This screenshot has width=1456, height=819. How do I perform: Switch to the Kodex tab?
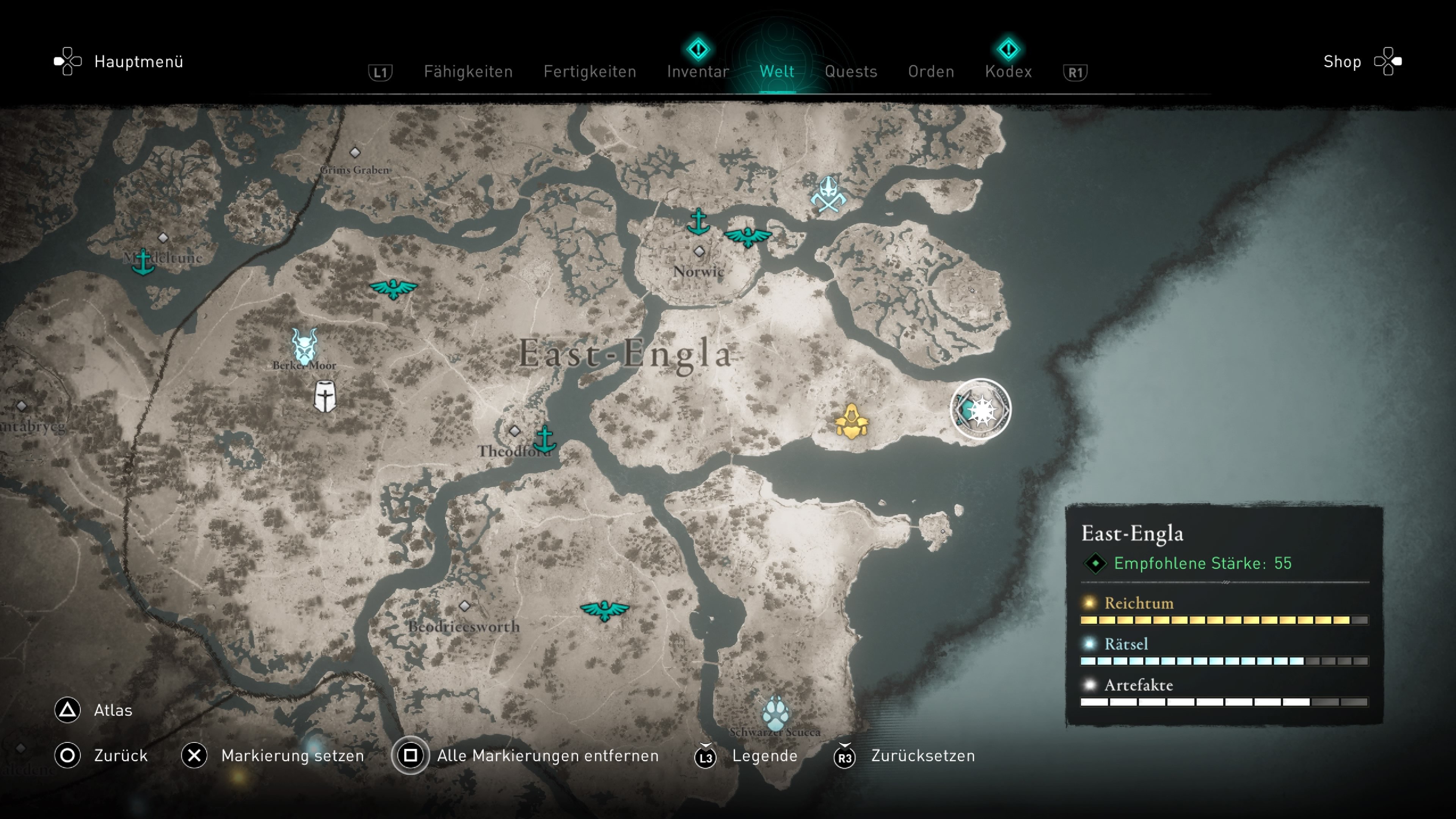(1008, 72)
